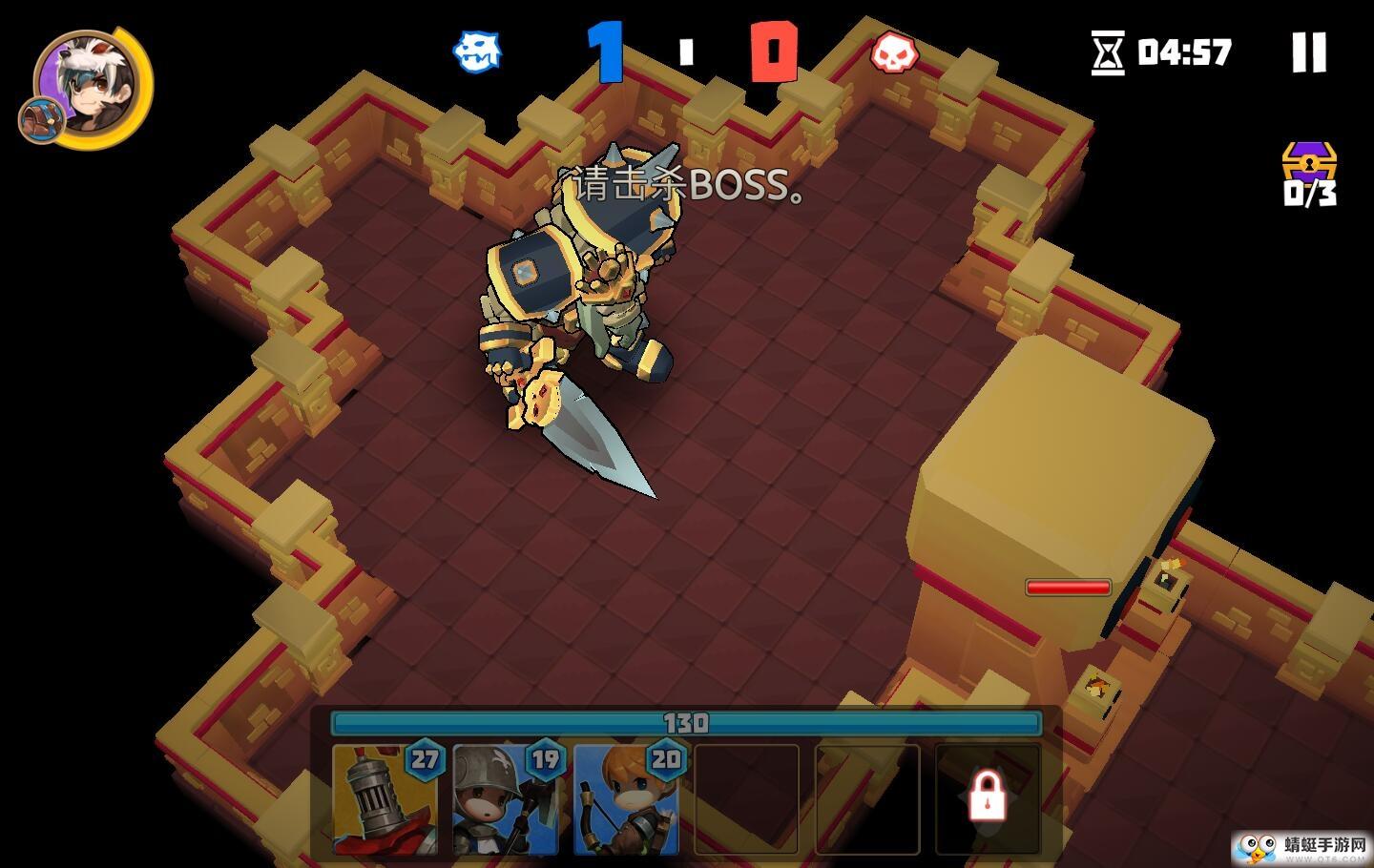Tap the small backpack icon beside portrait
This screenshot has height=868, width=1374.
tap(42, 120)
